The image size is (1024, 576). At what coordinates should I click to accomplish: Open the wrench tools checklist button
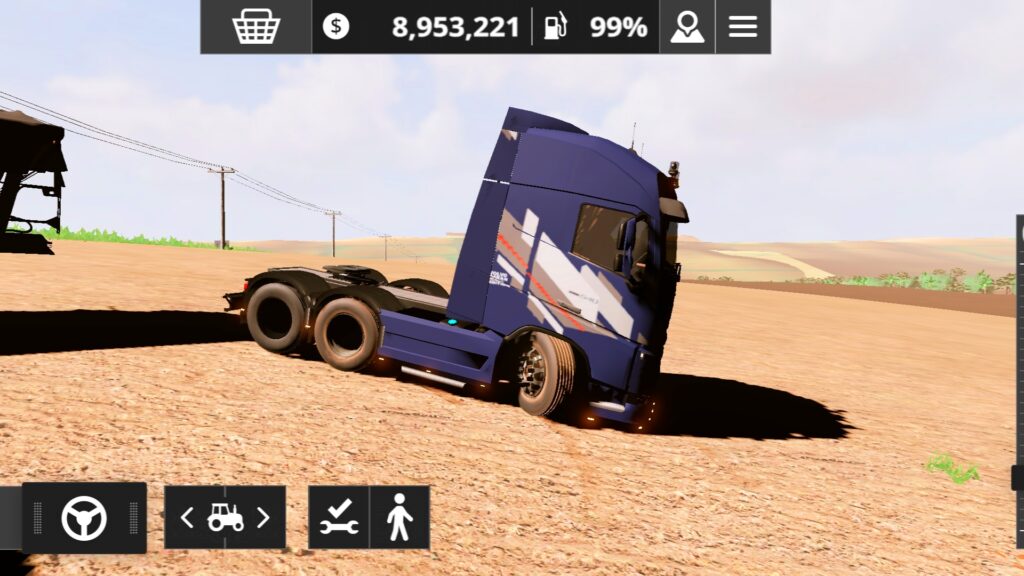pos(339,517)
